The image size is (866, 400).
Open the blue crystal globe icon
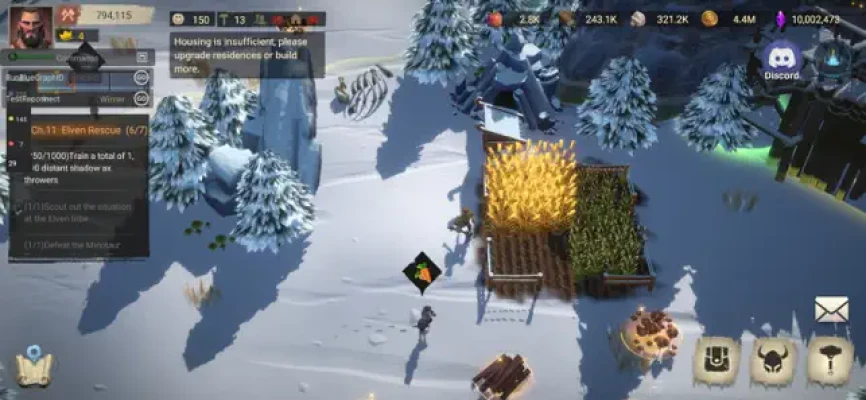coord(832,60)
